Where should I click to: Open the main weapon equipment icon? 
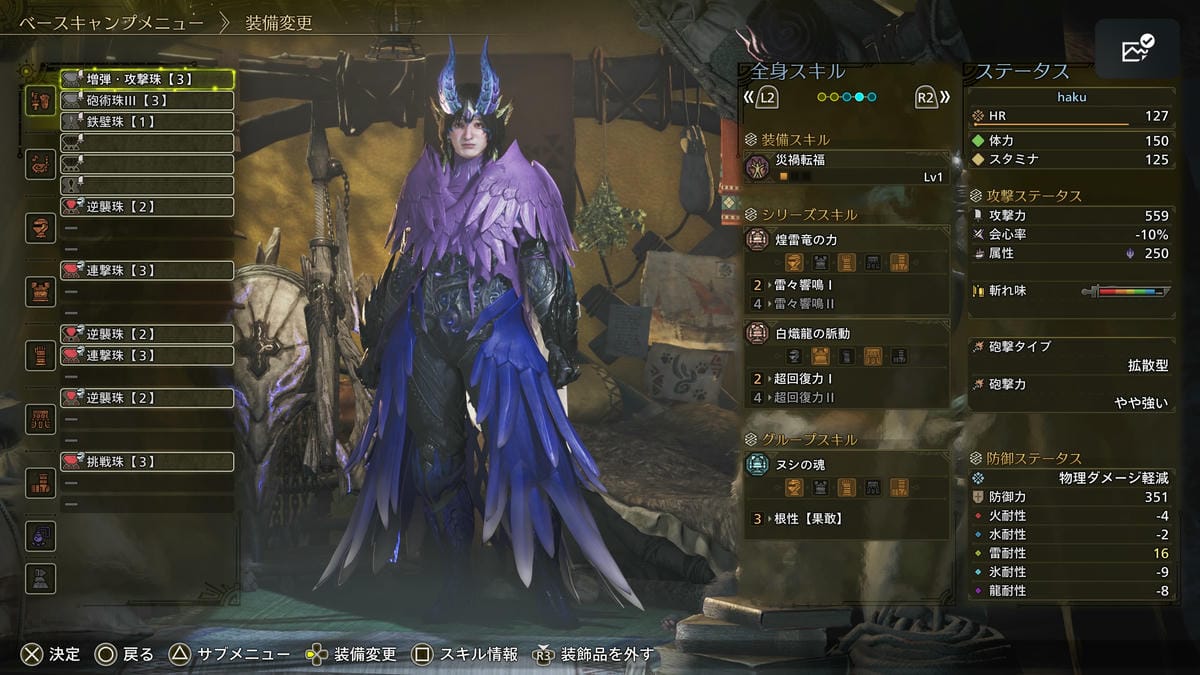(41, 100)
